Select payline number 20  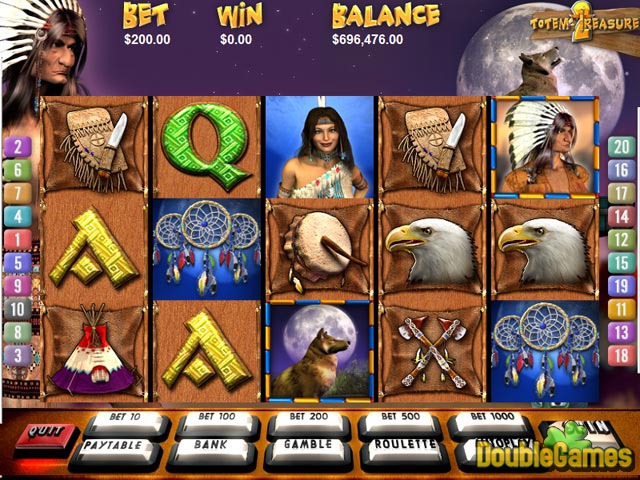[x=620, y=147]
